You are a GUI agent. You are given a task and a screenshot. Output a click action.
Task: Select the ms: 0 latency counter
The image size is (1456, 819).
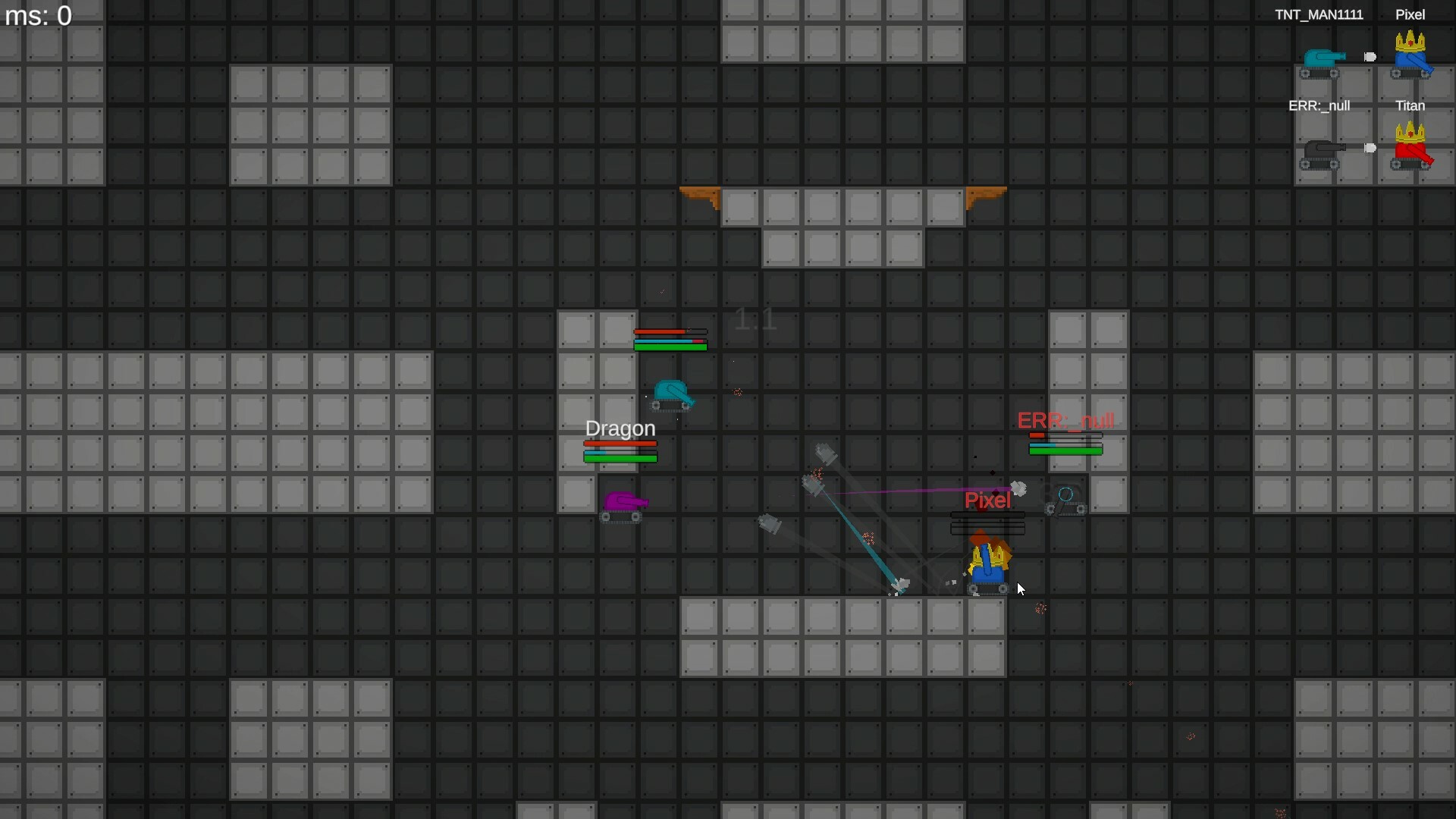[38, 15]
